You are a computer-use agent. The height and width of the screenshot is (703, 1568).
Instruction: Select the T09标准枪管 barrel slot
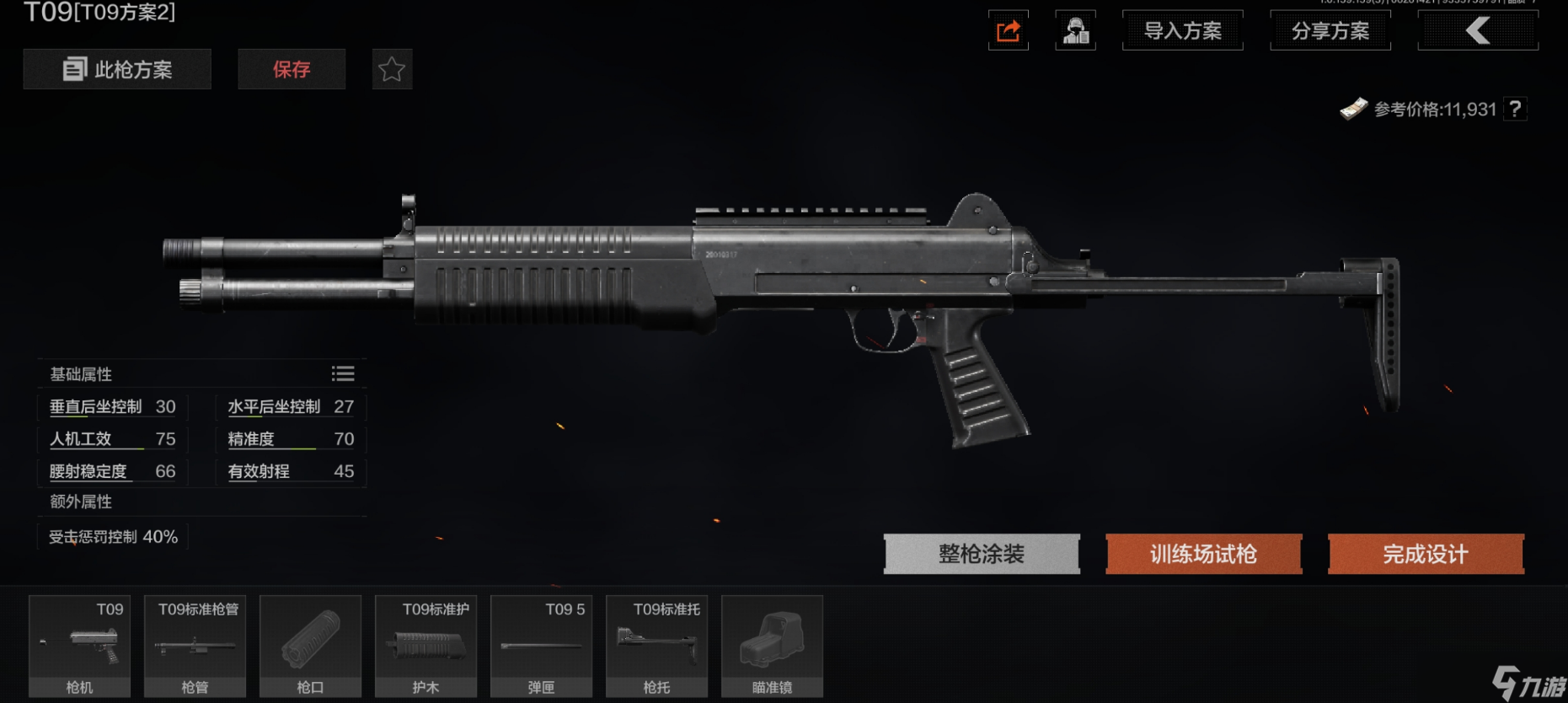195,646
